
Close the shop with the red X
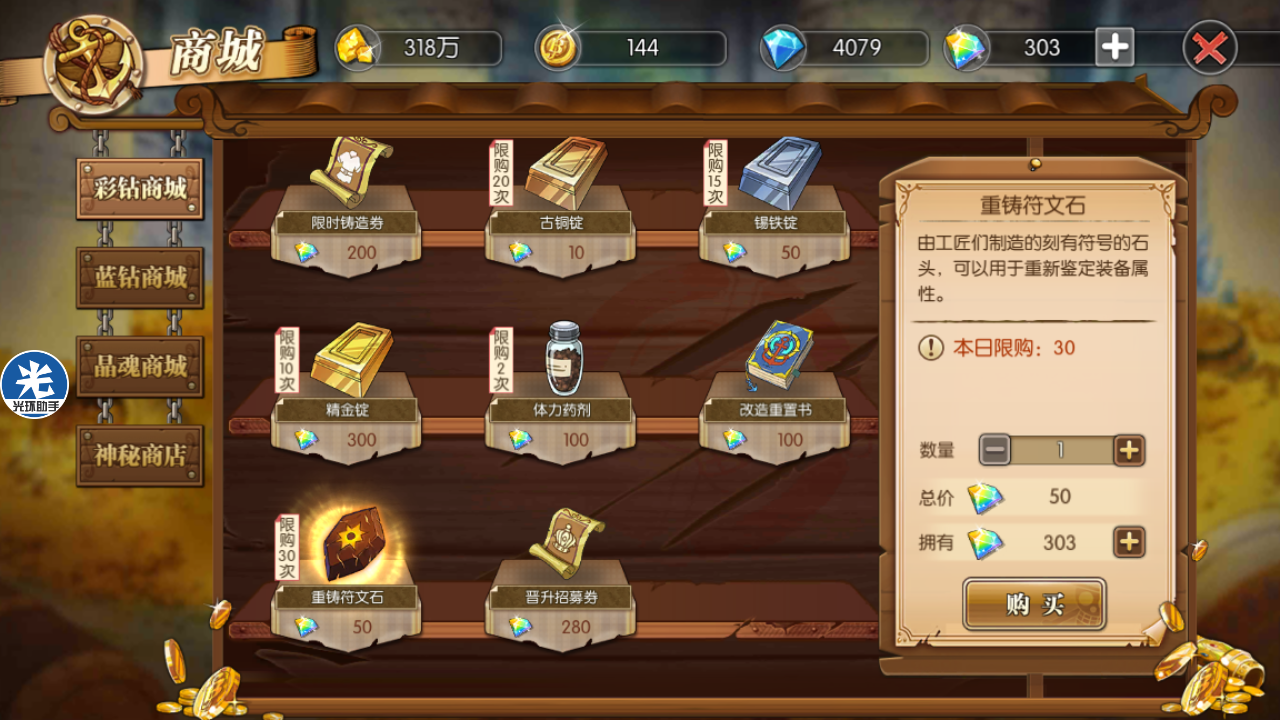click(1209, 47)
